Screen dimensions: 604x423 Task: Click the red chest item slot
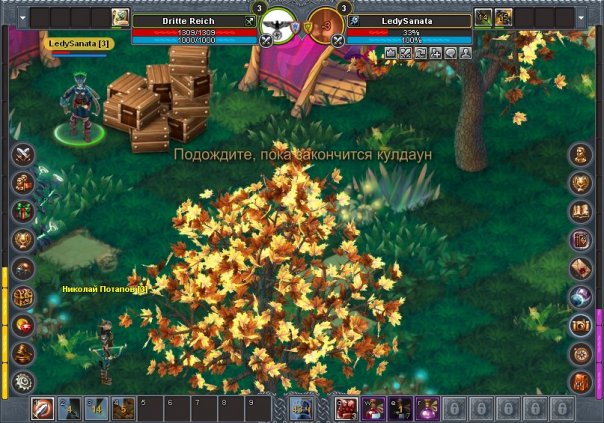348,408
